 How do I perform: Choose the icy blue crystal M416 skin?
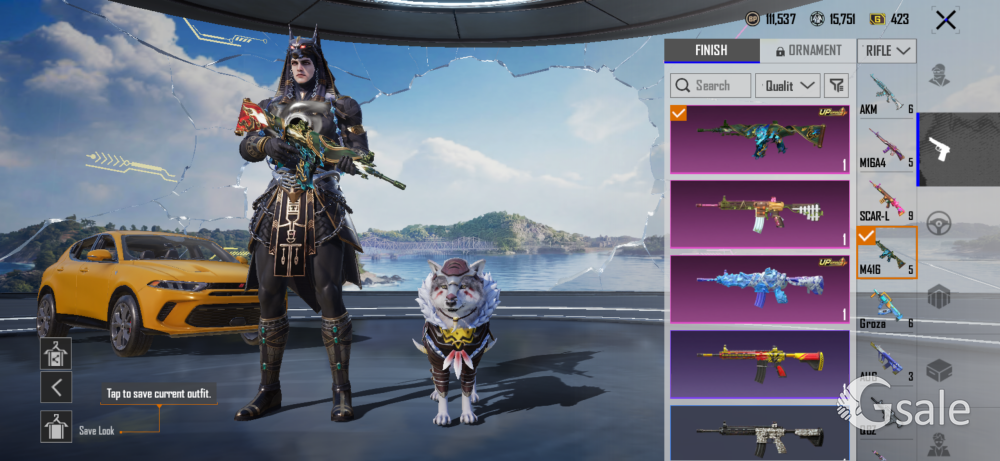(759, 288)
